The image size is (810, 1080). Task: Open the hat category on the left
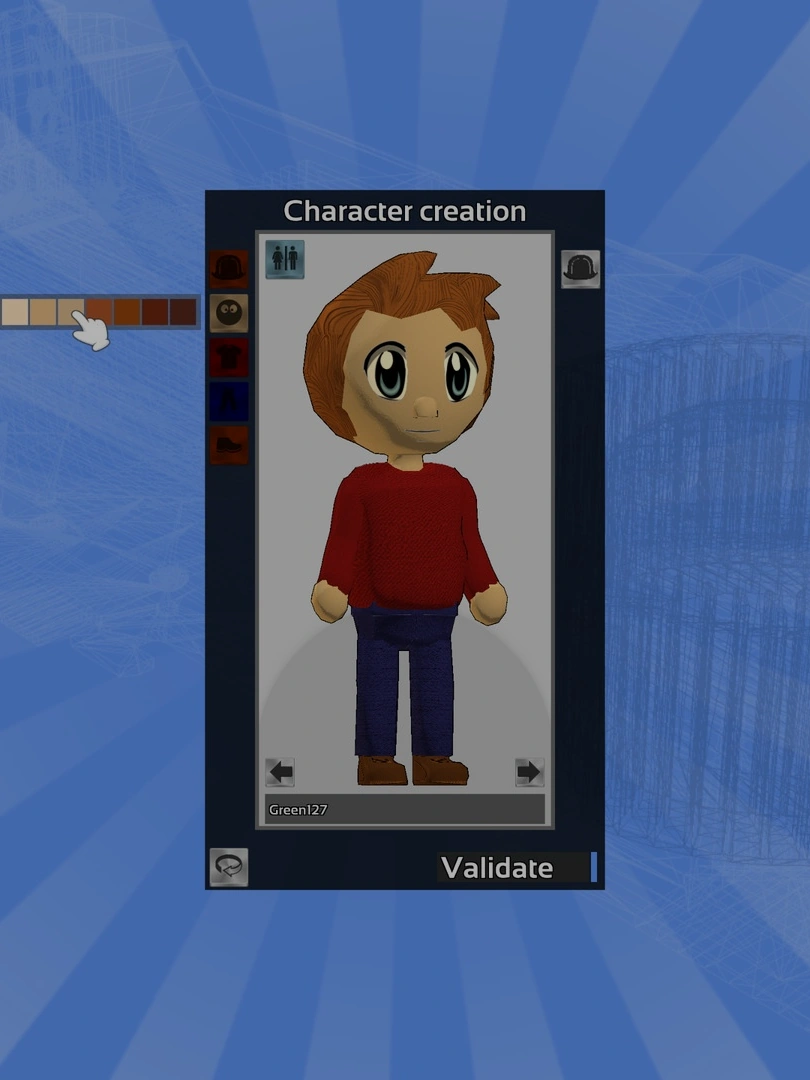click(229, 269)
